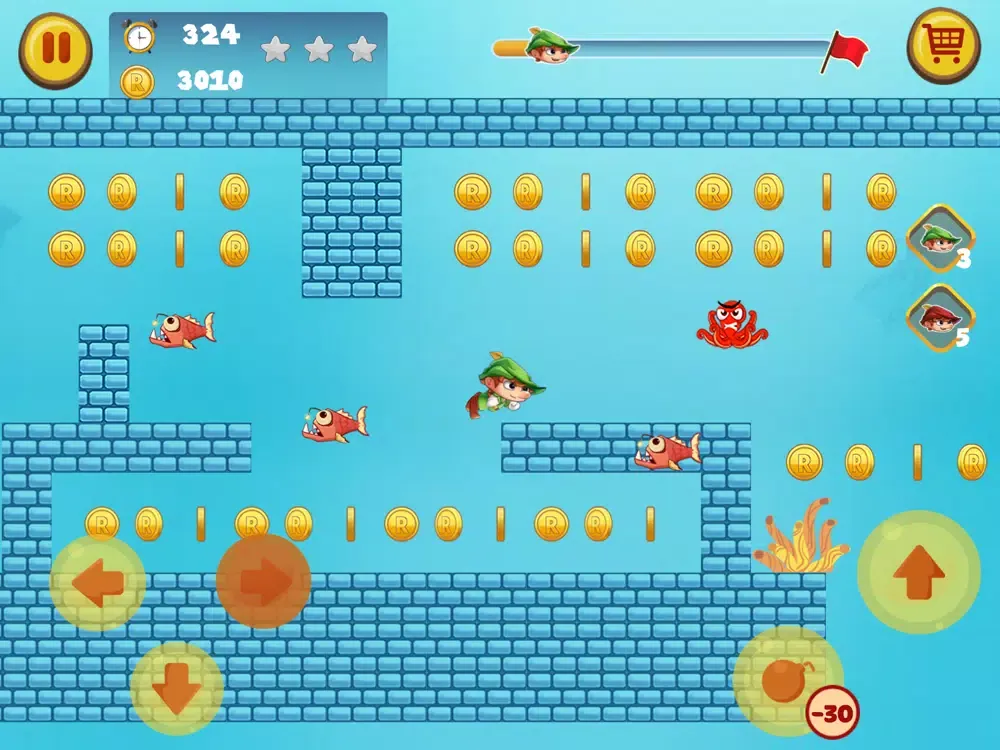Tap the up arrow jump button
Image resolution: width=1000 pixels, height=750 pixels.
918,572
